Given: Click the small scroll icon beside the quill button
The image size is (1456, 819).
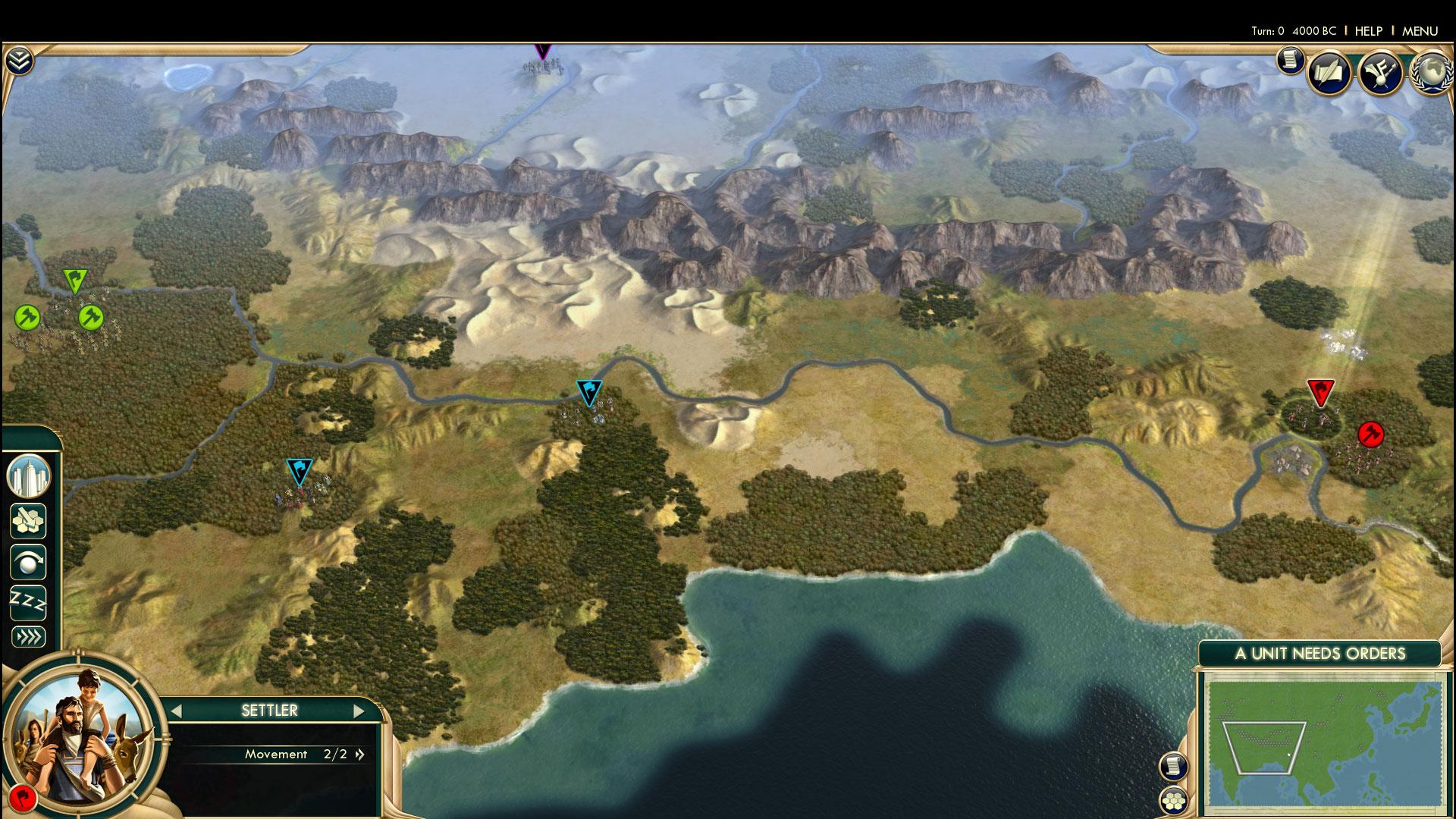Looking at the screenshot, I should (1290, 60).
